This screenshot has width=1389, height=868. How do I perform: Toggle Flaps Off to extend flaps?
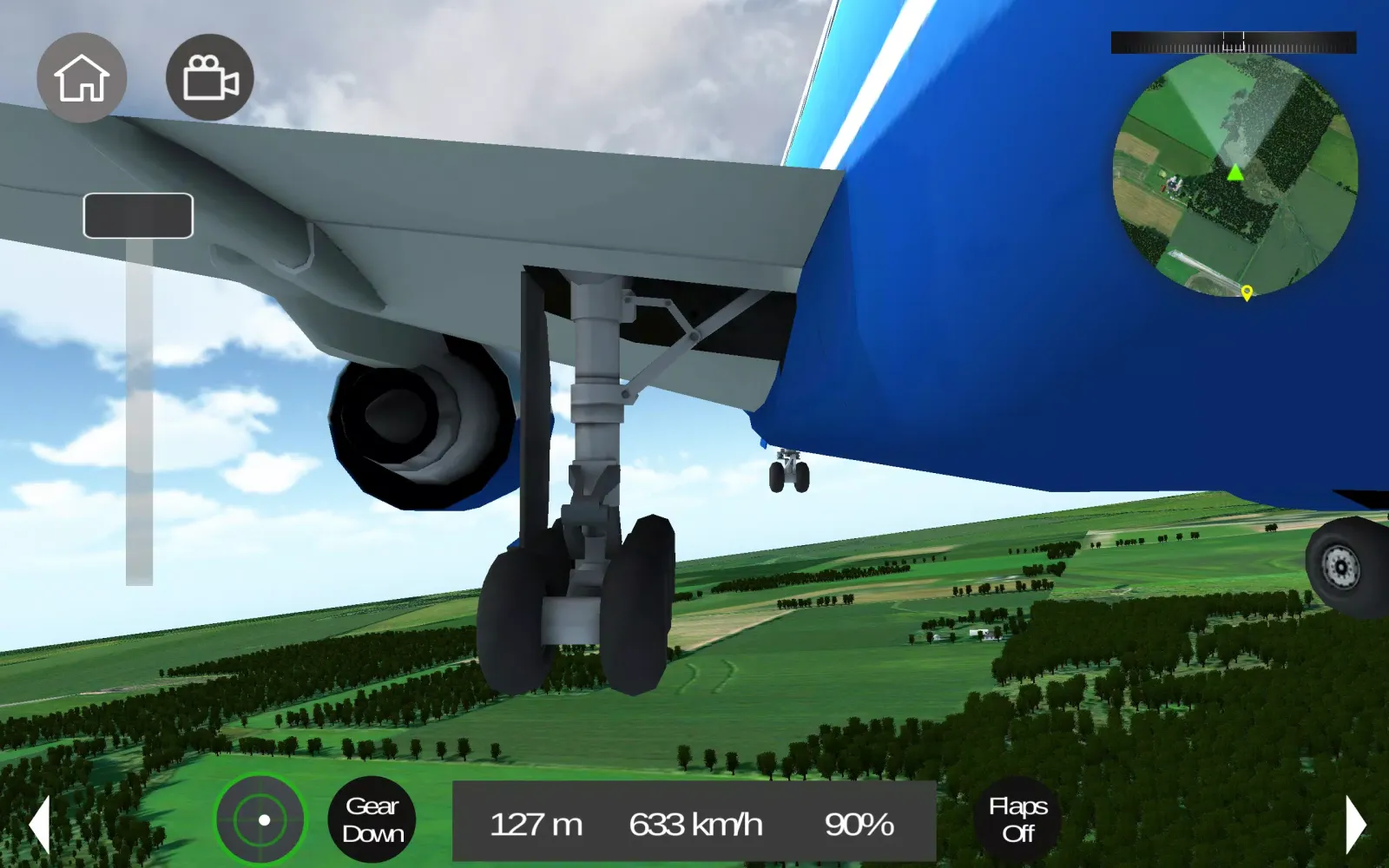1018,819
